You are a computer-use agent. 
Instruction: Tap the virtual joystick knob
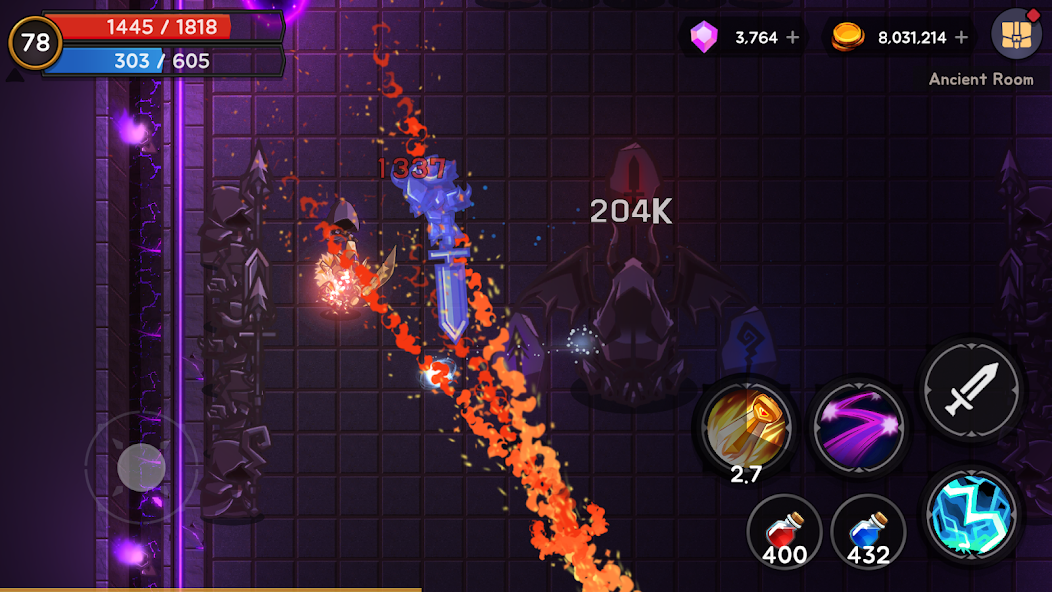tap(141, 467)
